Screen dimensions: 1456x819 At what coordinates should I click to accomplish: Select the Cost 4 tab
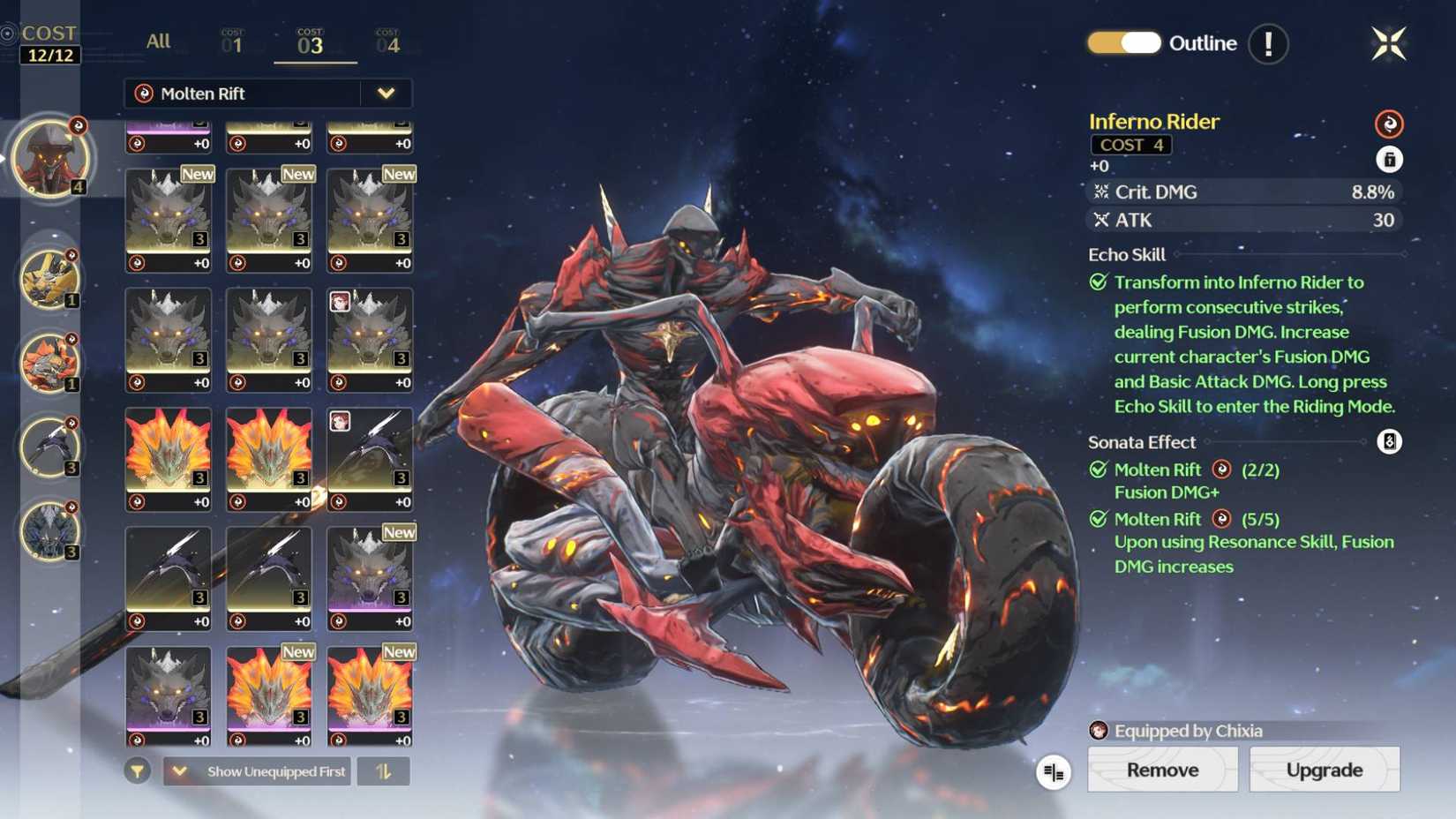tap(387, 41)
